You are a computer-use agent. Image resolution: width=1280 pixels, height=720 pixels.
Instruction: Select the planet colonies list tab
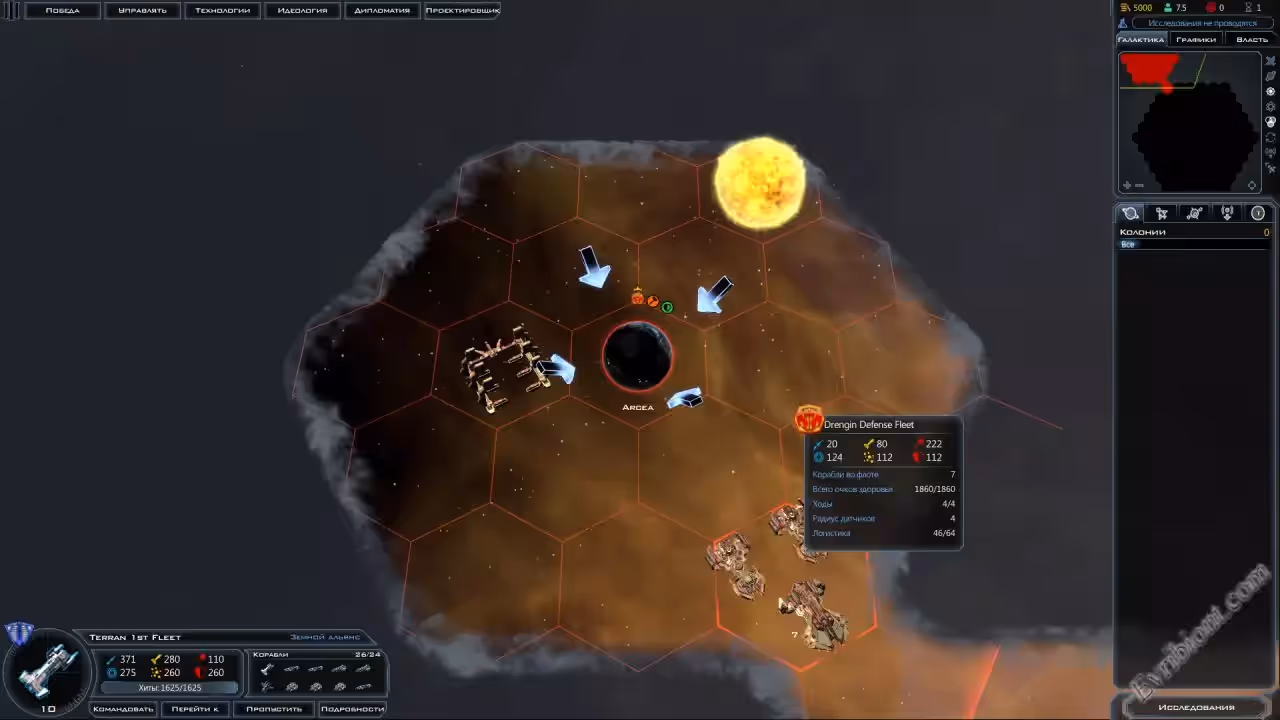[1131, 213]
